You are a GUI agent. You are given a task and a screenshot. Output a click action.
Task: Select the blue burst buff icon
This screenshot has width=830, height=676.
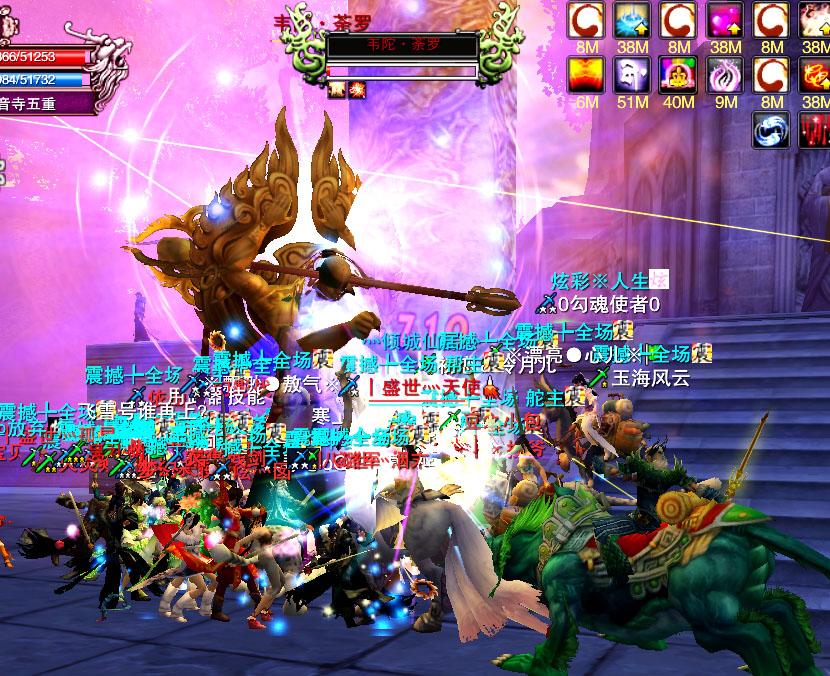(632, 20)
